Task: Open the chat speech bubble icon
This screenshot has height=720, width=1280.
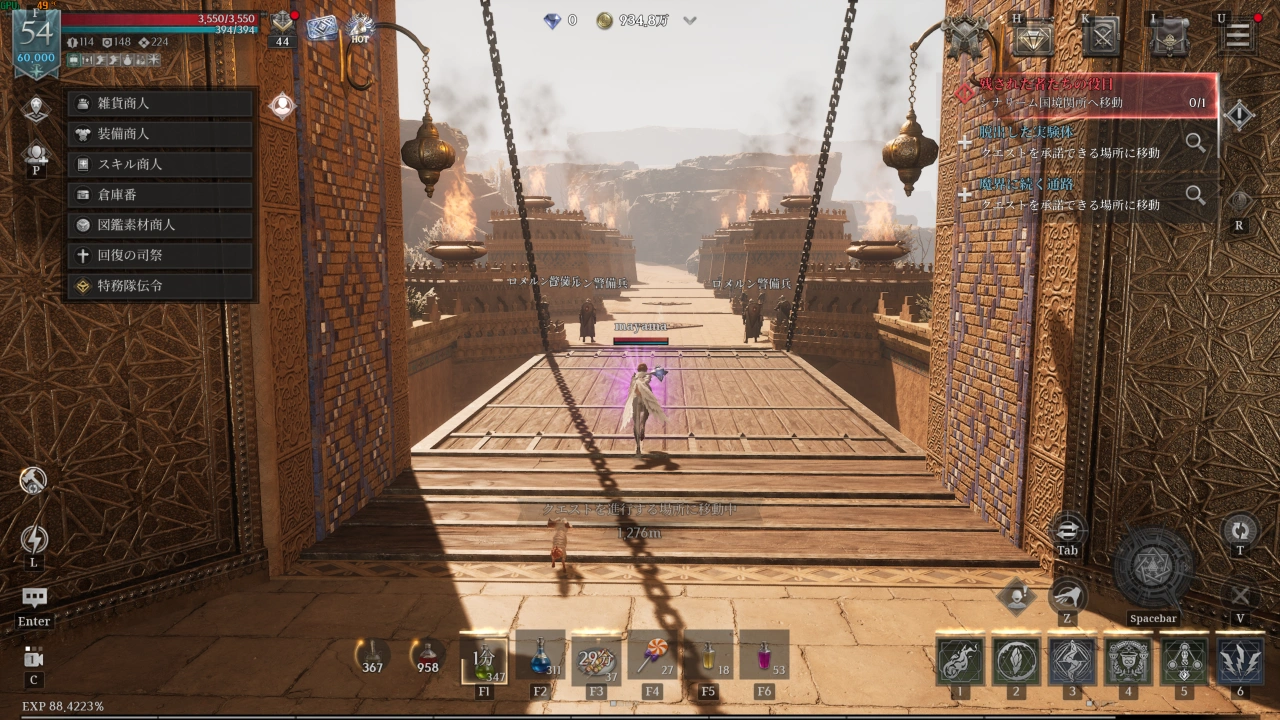Action: click(x=35, y=598)
